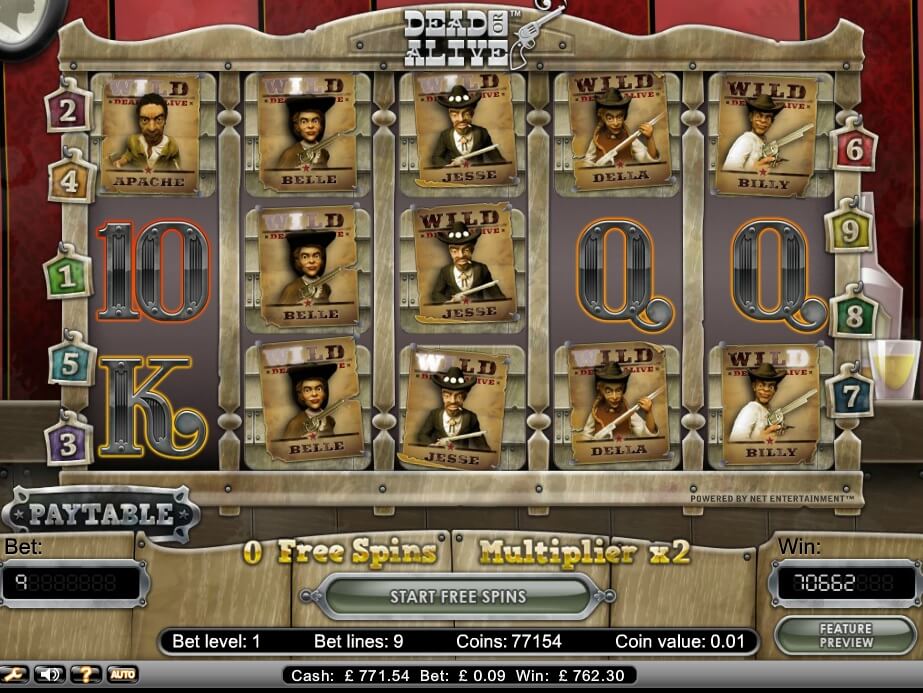Select the red bet line 6 tag
The image size is (923, 693).
tap(854, 149)
